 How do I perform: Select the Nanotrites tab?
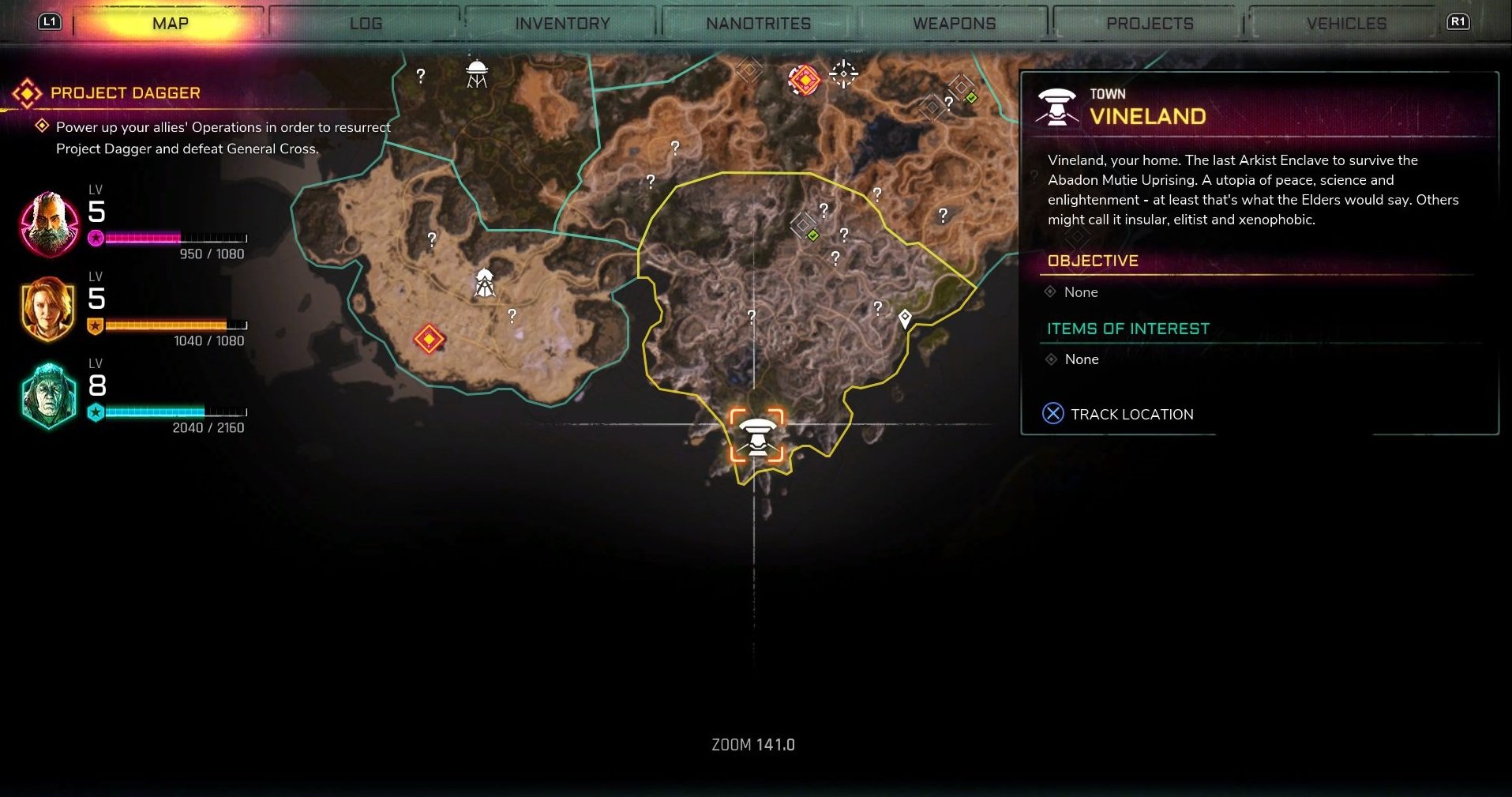[758, 24]
